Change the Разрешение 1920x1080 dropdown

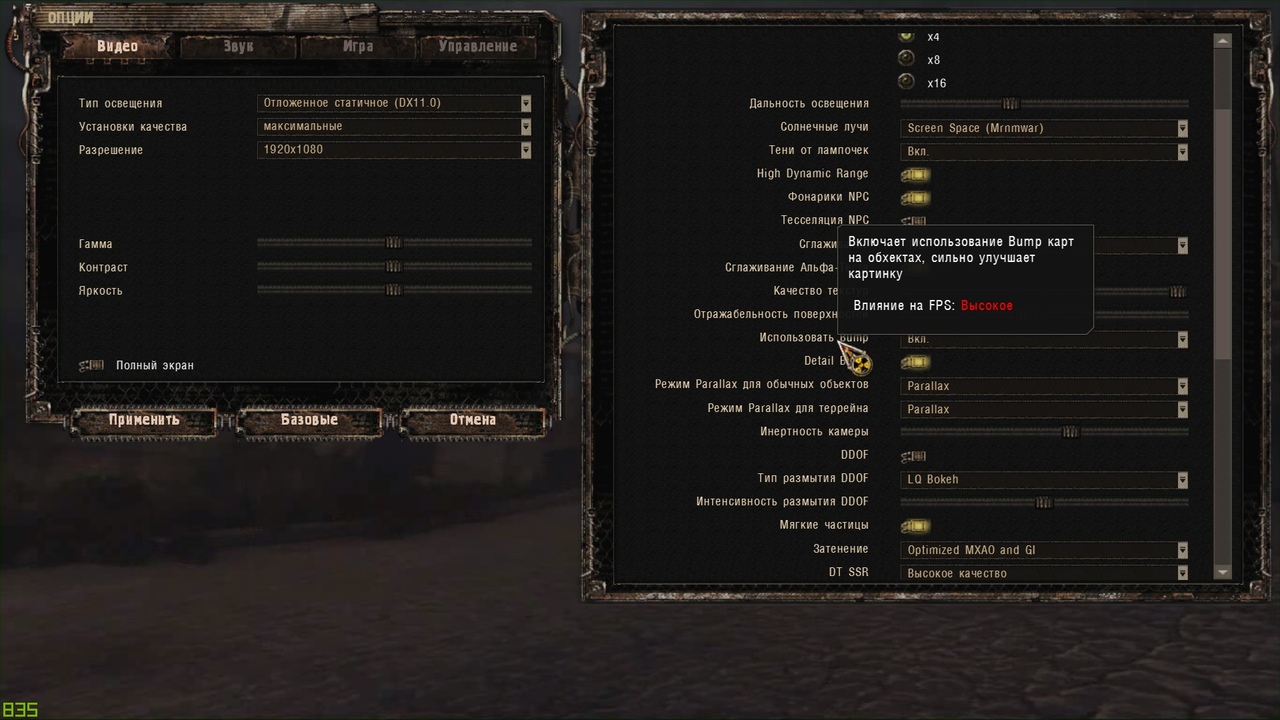click(x=394, y=150)
